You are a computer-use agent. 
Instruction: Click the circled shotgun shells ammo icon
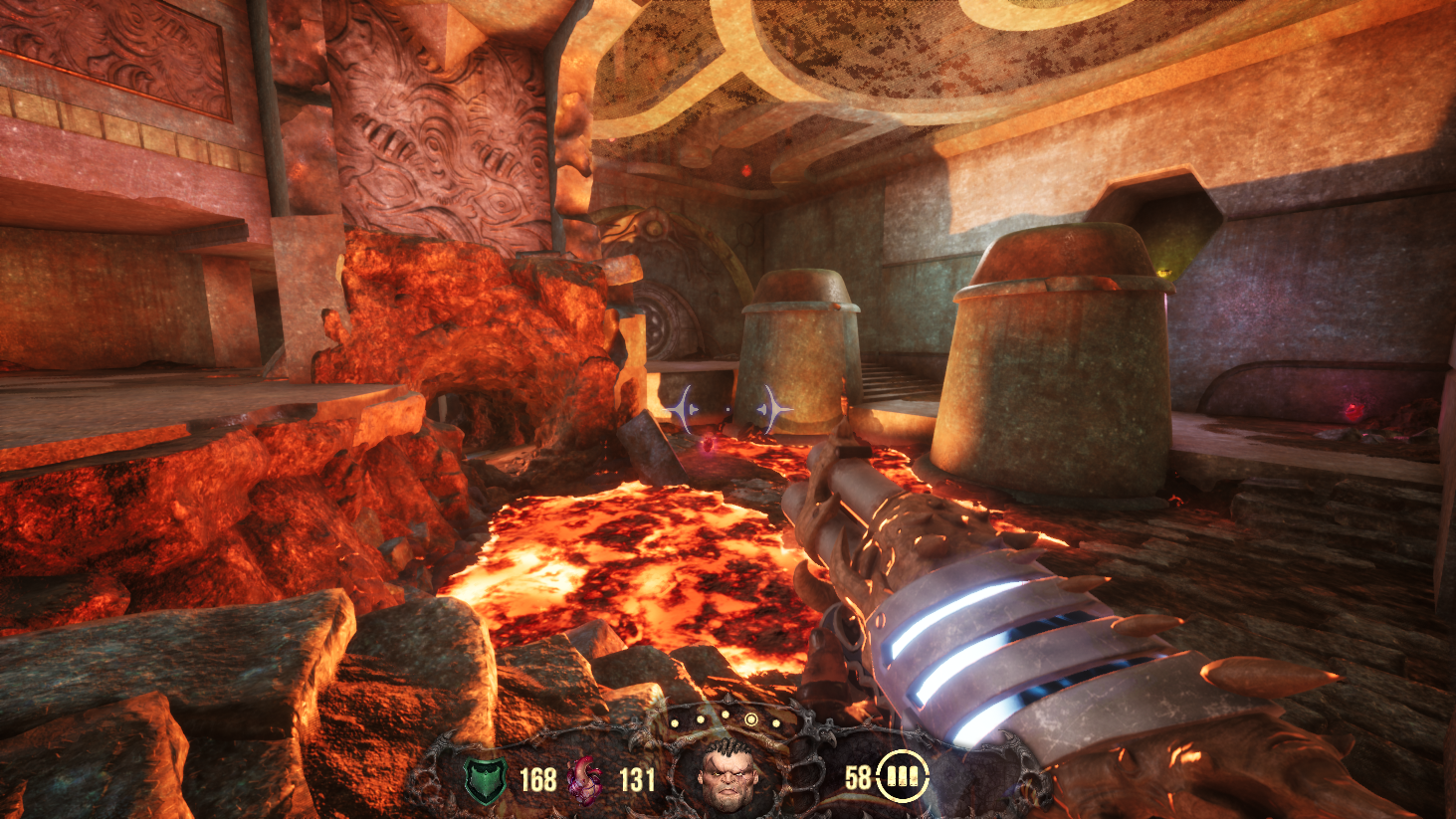(902, 776)
